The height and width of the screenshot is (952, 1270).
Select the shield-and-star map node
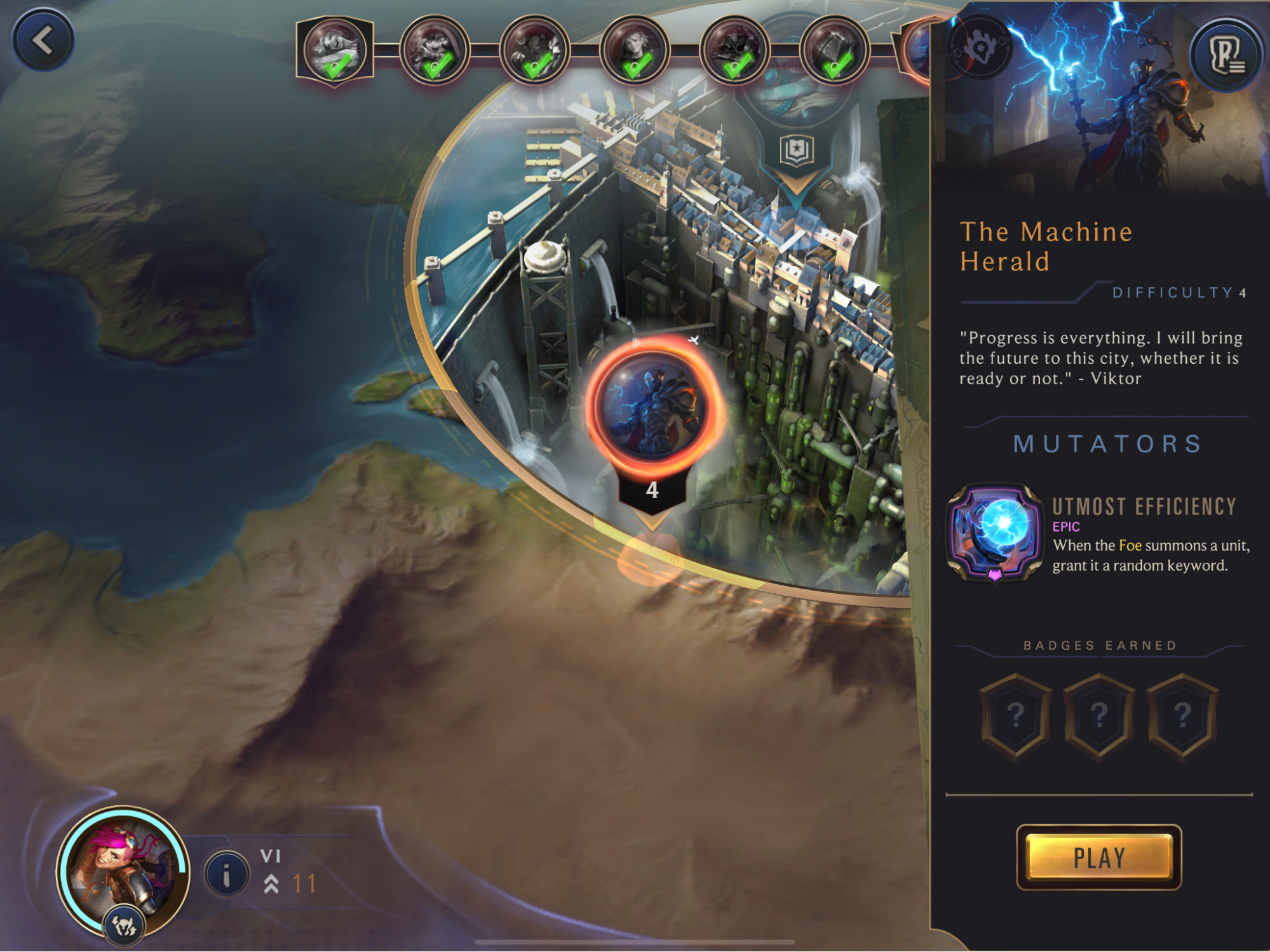(x=797, y=151)
